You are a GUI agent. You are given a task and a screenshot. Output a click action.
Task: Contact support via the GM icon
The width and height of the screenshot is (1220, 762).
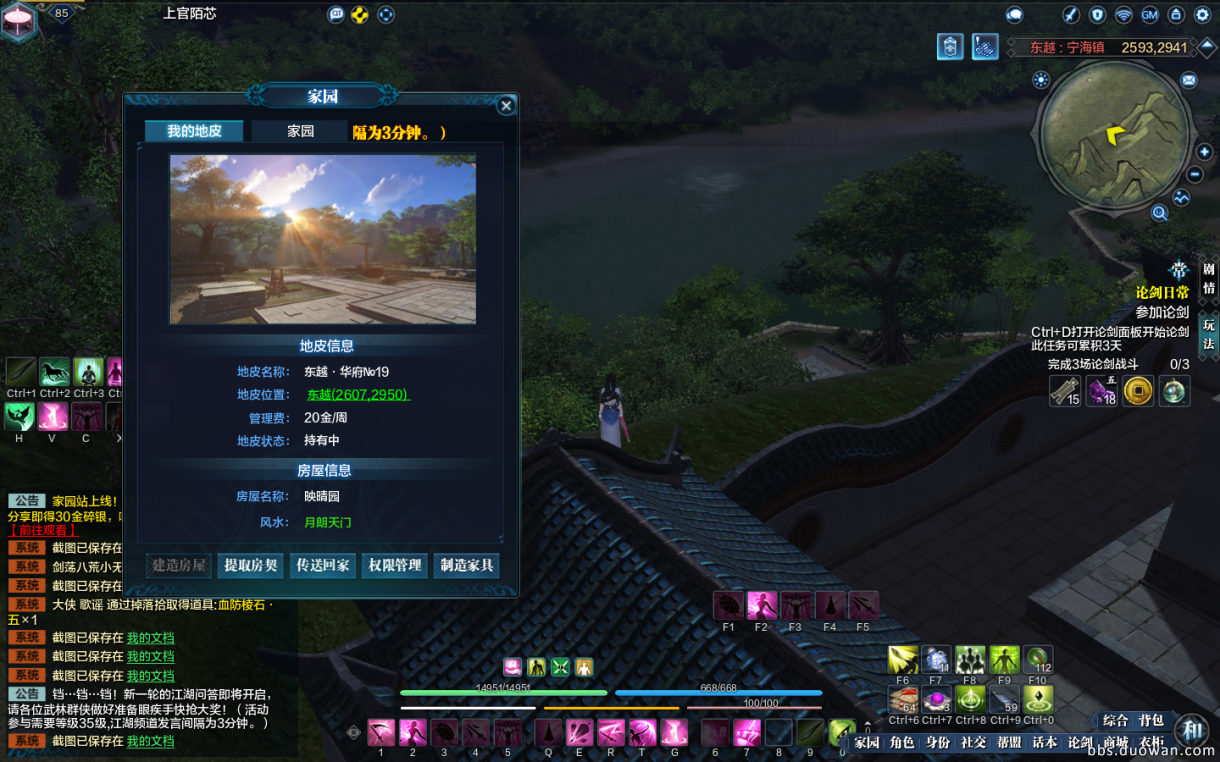click(x=1149, y=15)
